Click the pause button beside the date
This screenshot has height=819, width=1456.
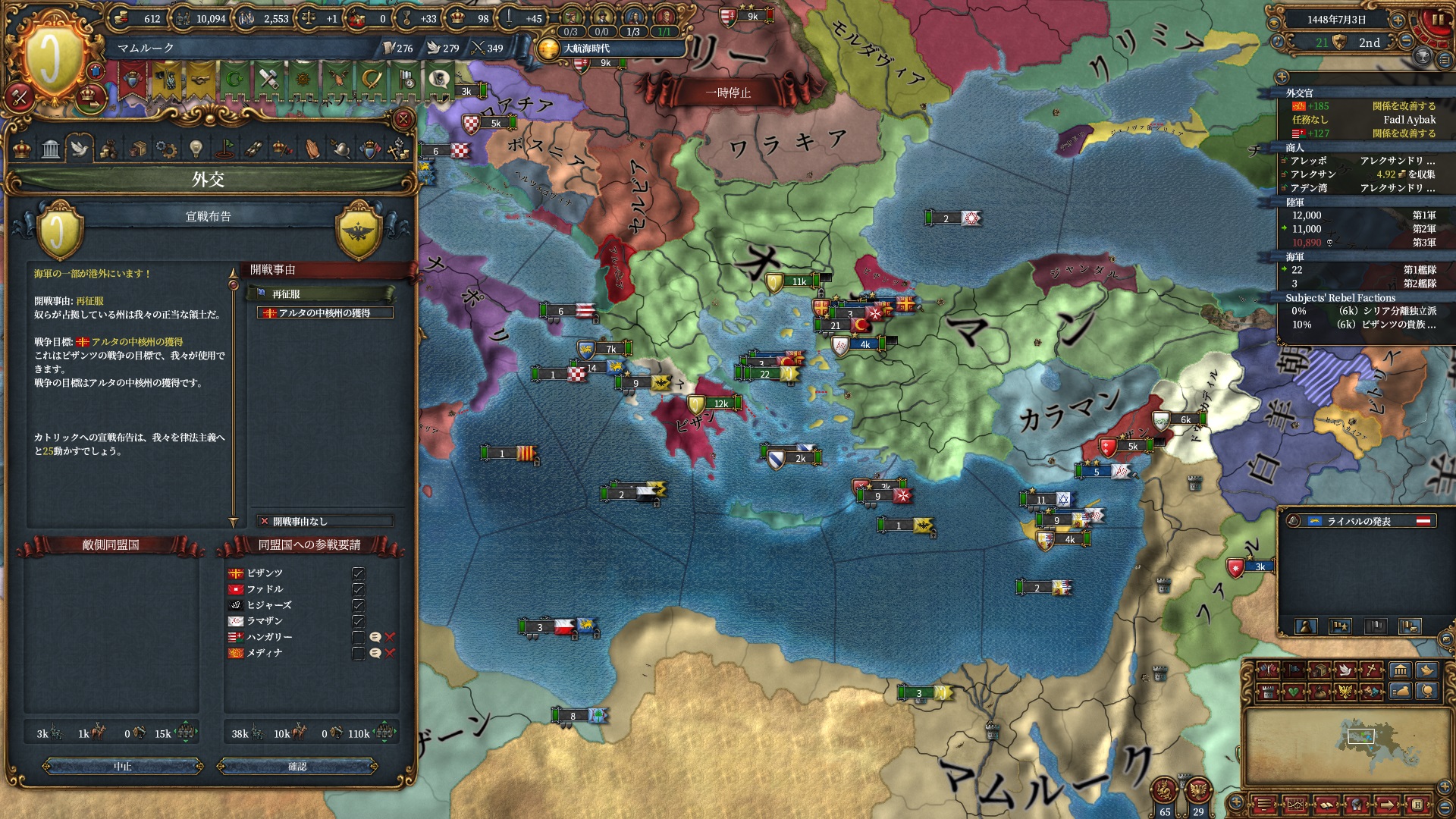[1437, 20]
